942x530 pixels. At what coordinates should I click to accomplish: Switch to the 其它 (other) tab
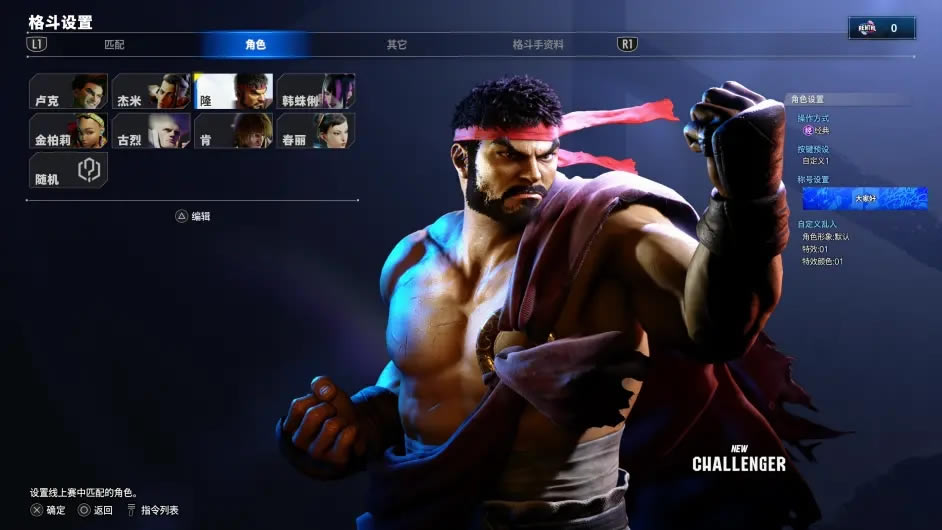(x=397, y=45)
